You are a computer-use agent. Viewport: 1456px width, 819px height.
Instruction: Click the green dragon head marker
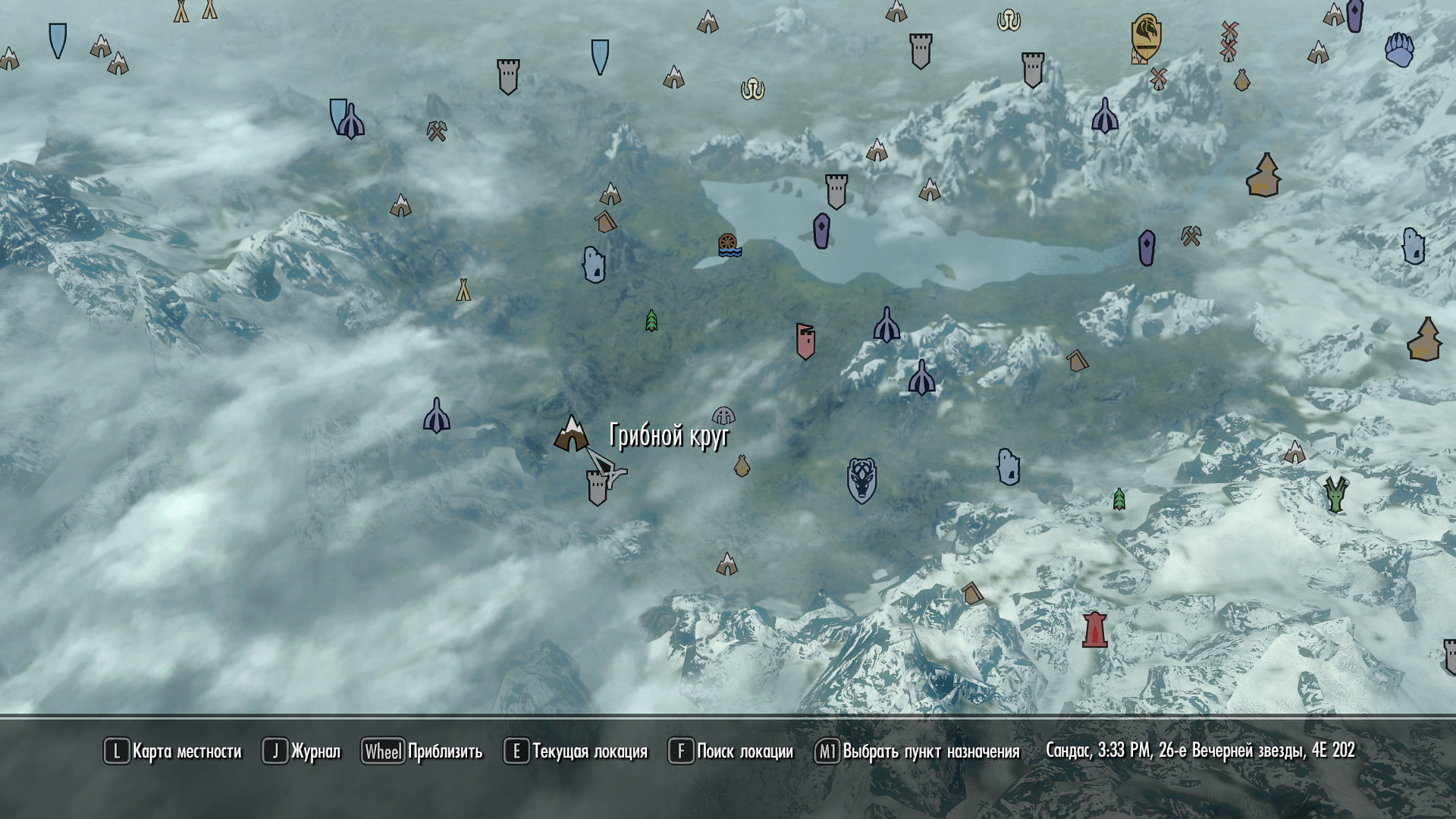coord(1335,494)
